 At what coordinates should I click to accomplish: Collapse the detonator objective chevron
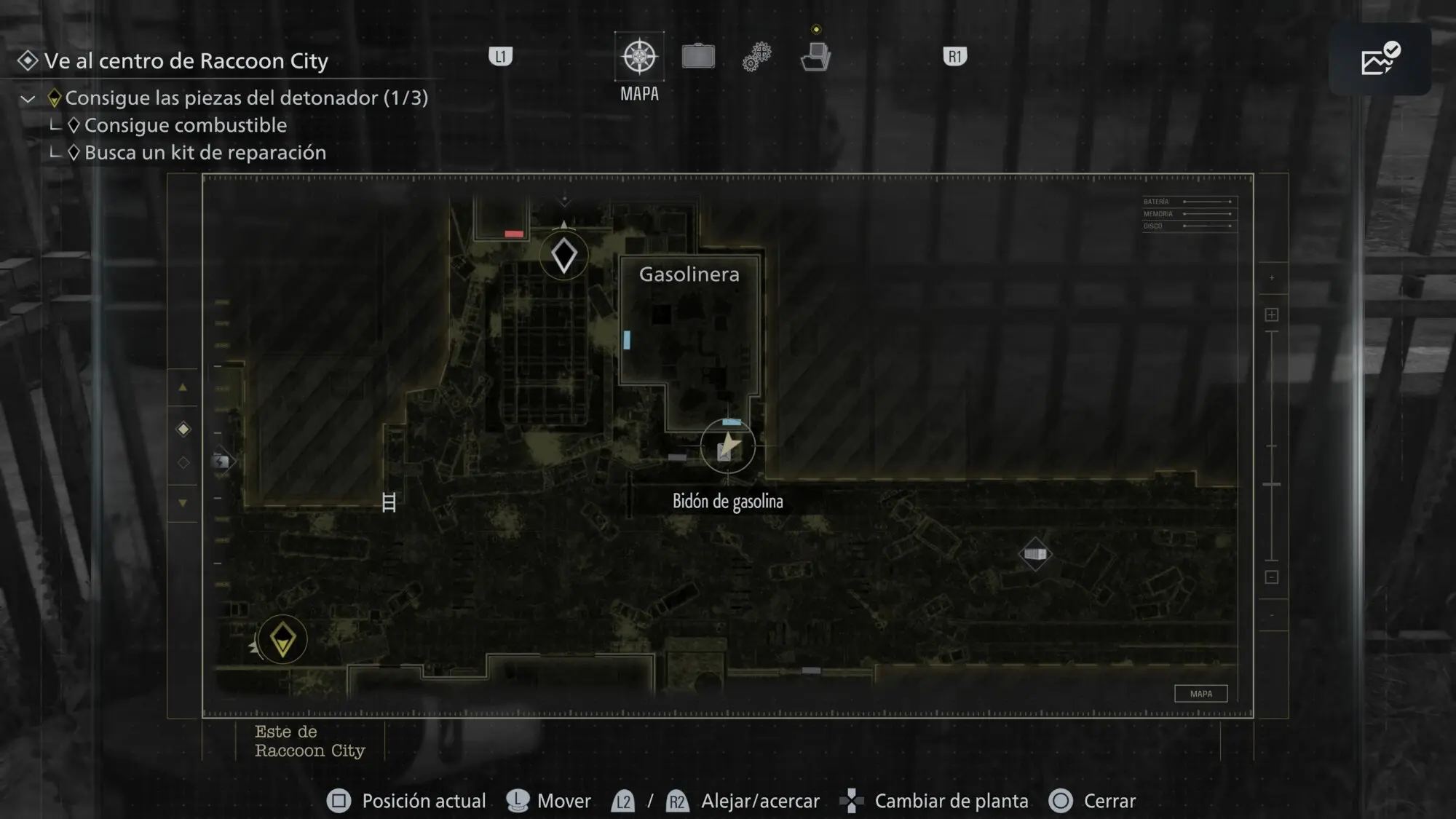28,99
